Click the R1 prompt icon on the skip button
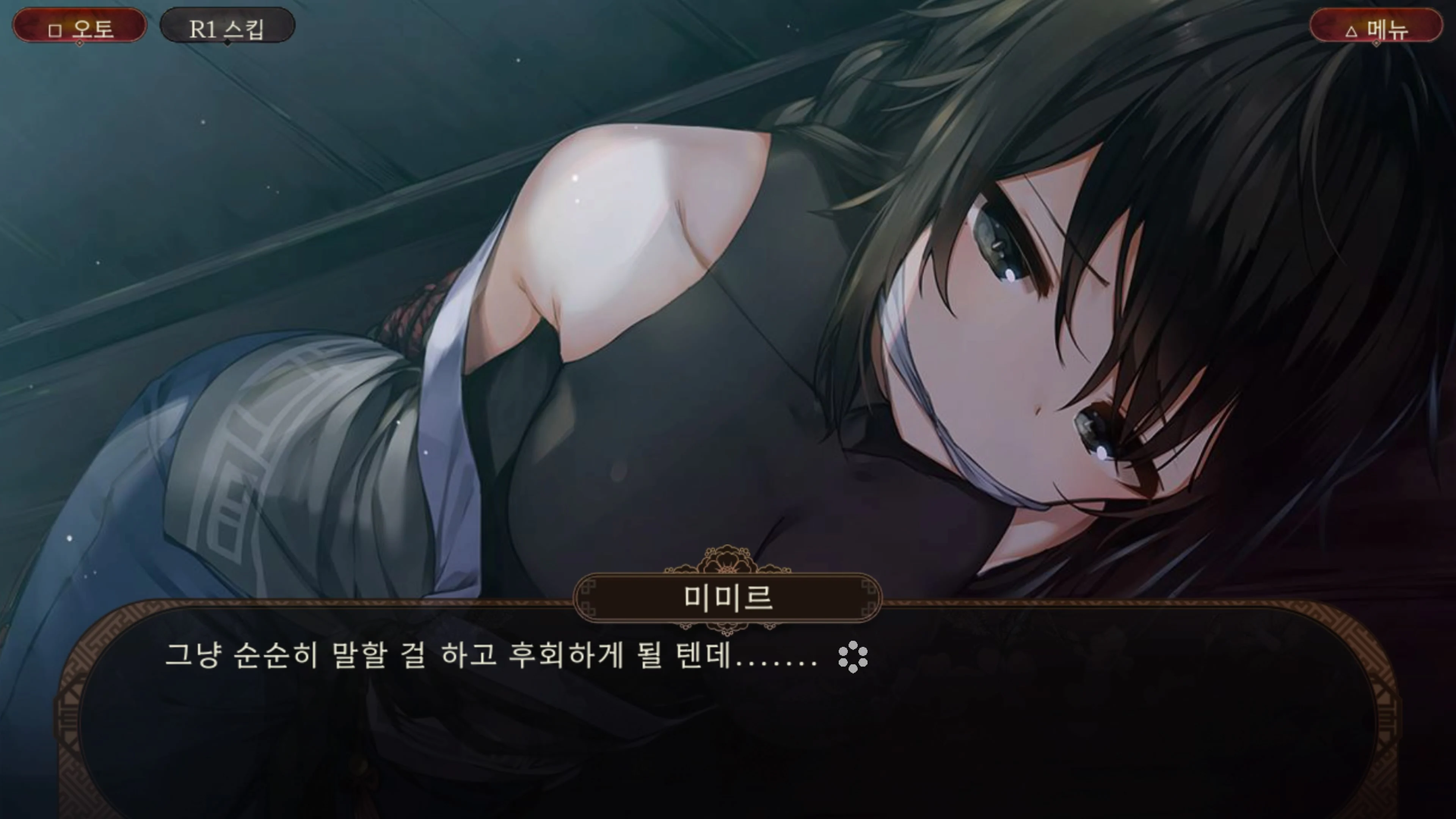This screenshot has height=819, width=1456. [203, 30]
